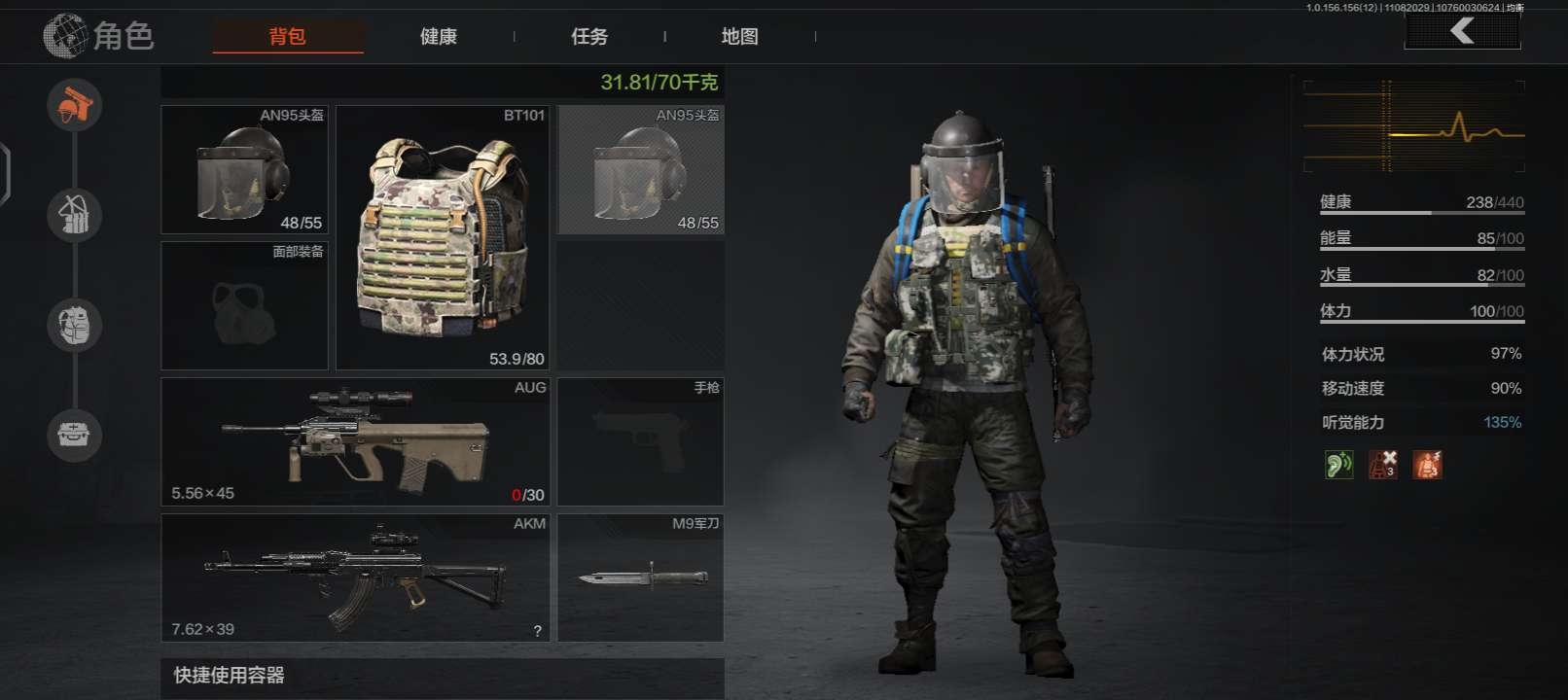Switch to the 任务 missions tab

(x=589, y=37)
